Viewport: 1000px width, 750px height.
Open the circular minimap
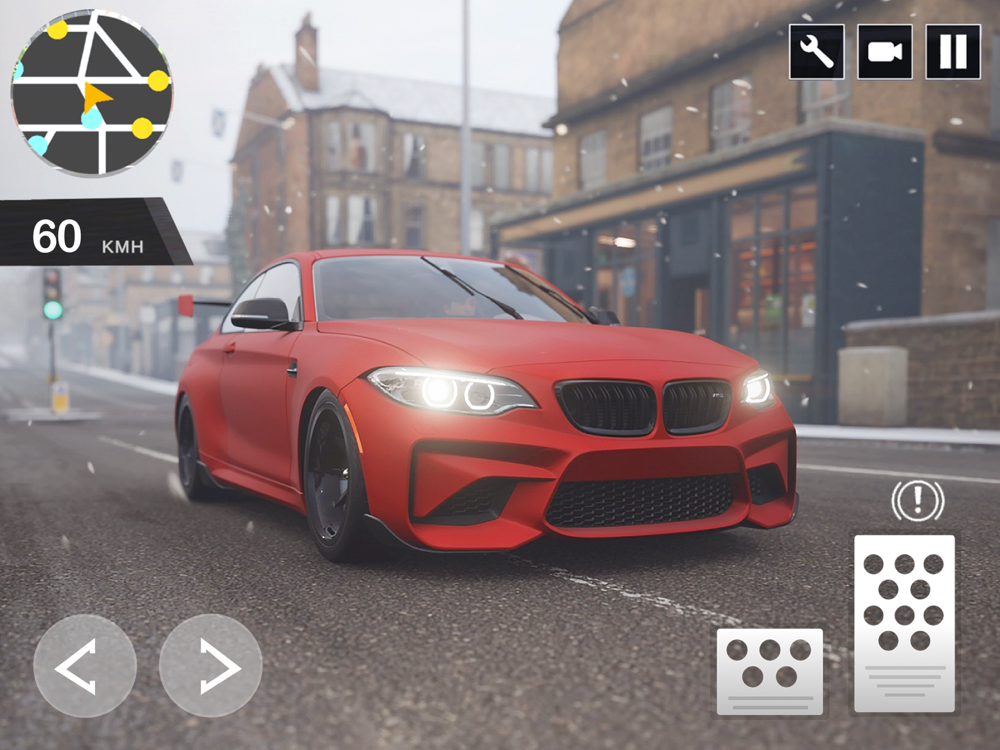[x=92, y=93]
